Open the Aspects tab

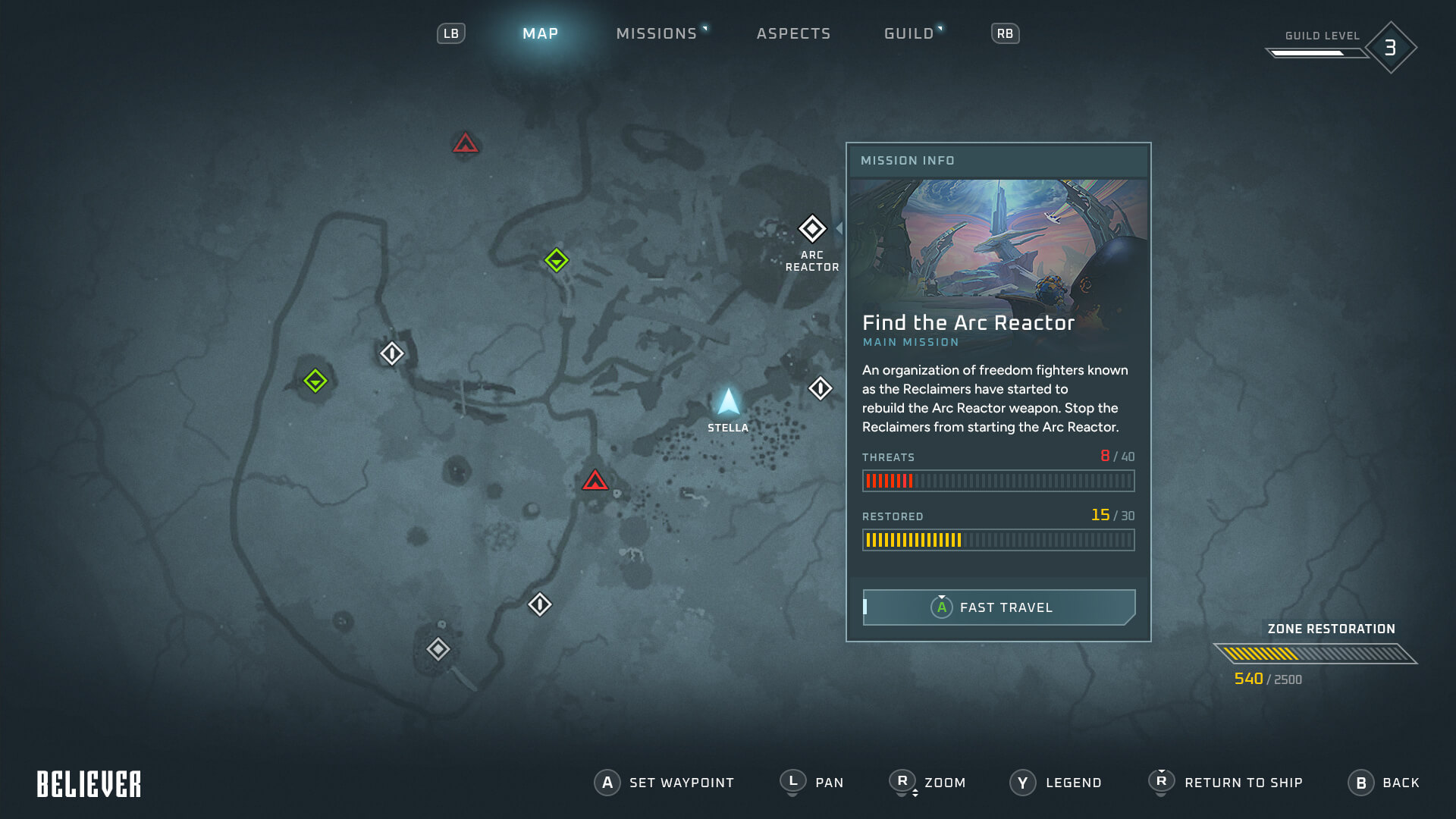click(793, 33)
